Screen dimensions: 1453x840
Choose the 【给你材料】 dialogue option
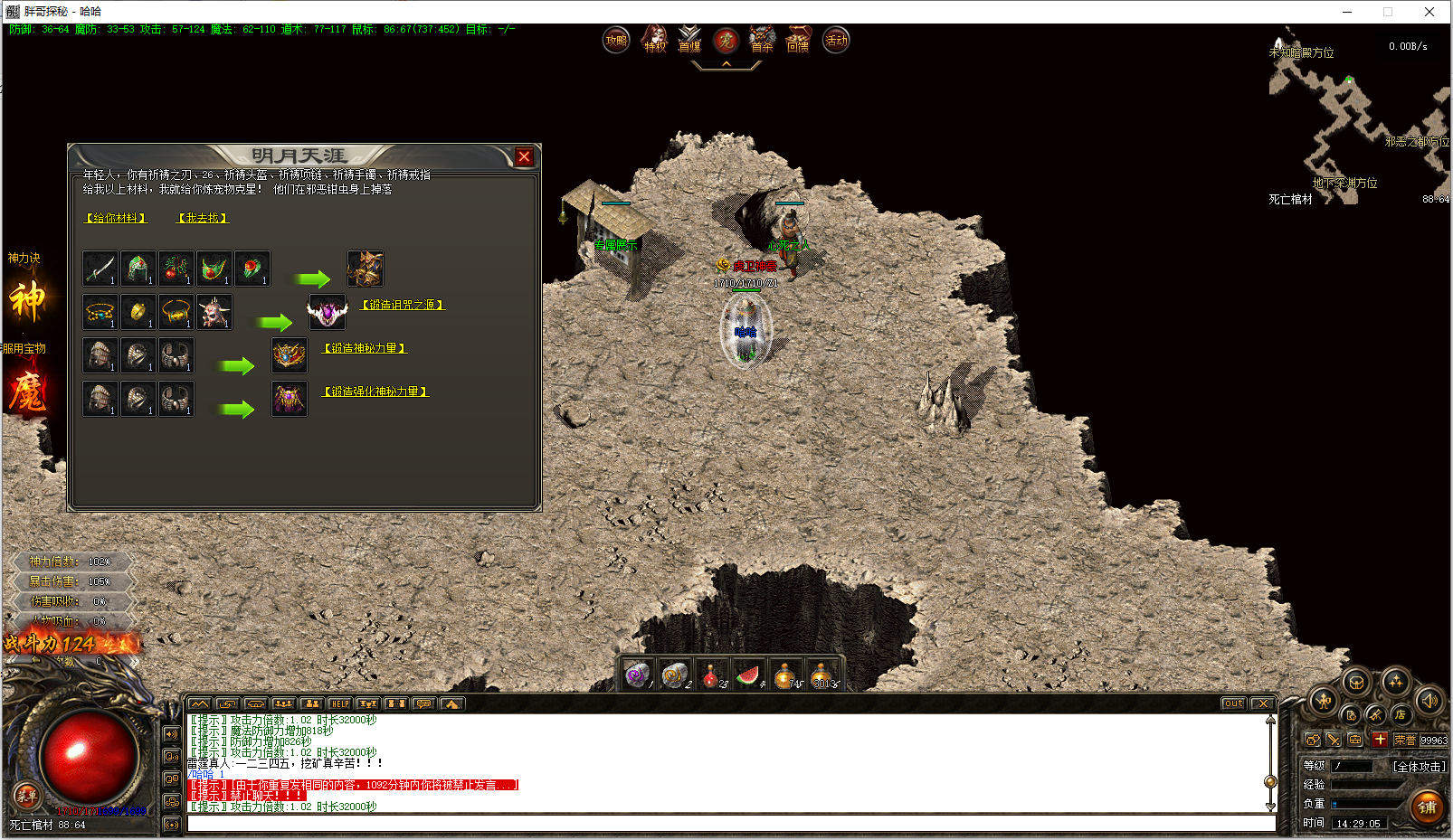click(x=116, y=218)
